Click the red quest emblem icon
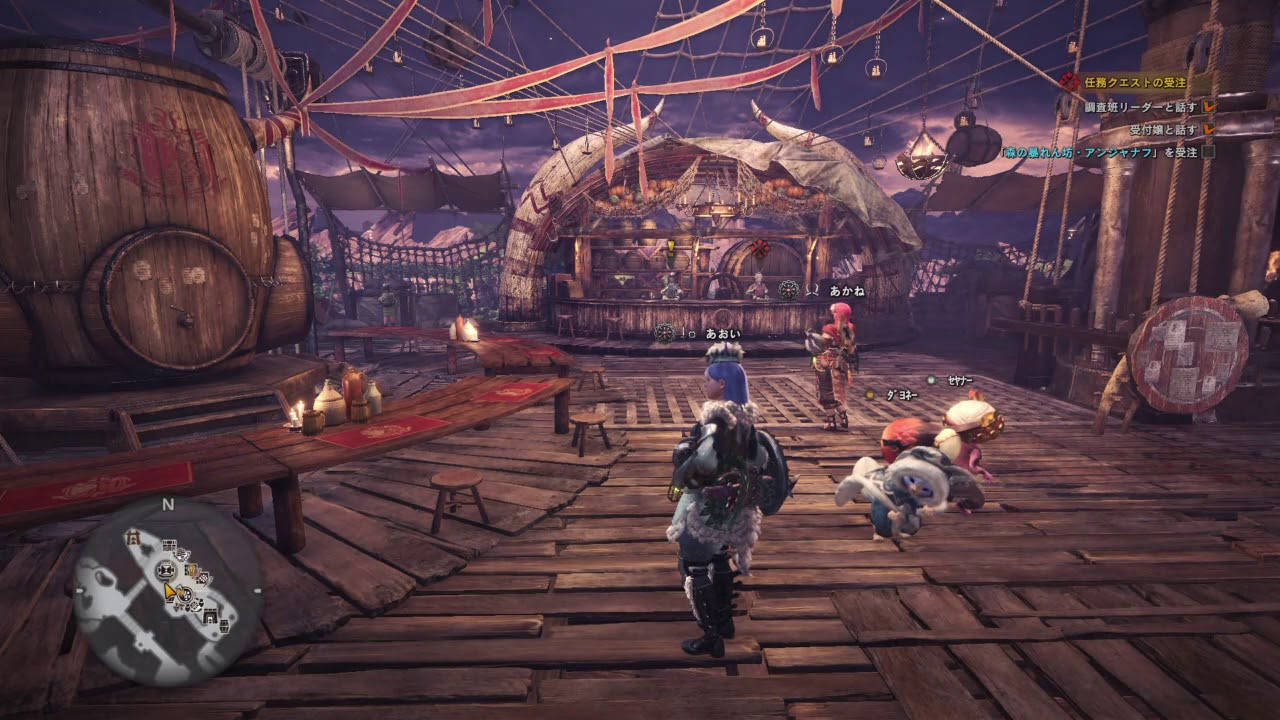The height and width of the screenshot is (720, 1280). click(x=1071, y=83)
